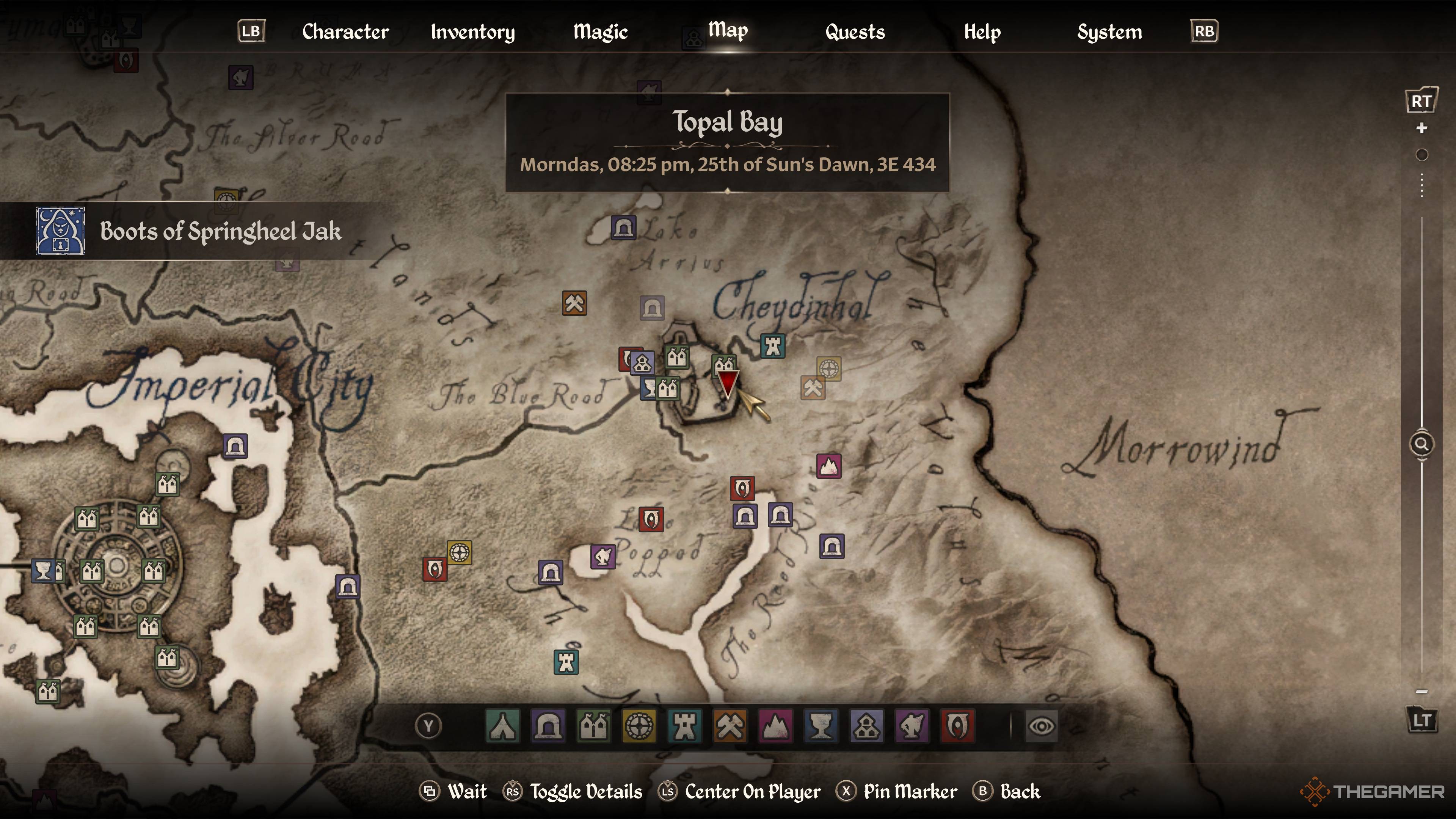1456x819 pixels.
Task: Show the Help tab
Action: [x=982, y=32]
